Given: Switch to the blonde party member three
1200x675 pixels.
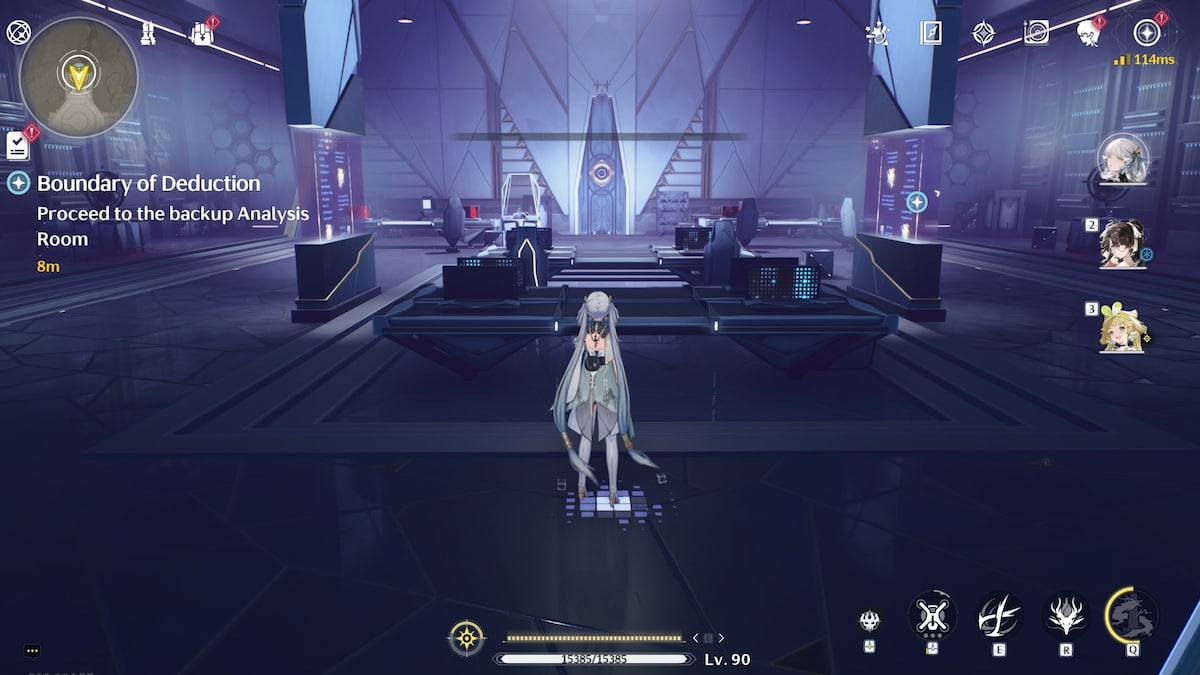Looking at the screenshot, I should (x=1122, y=326).
